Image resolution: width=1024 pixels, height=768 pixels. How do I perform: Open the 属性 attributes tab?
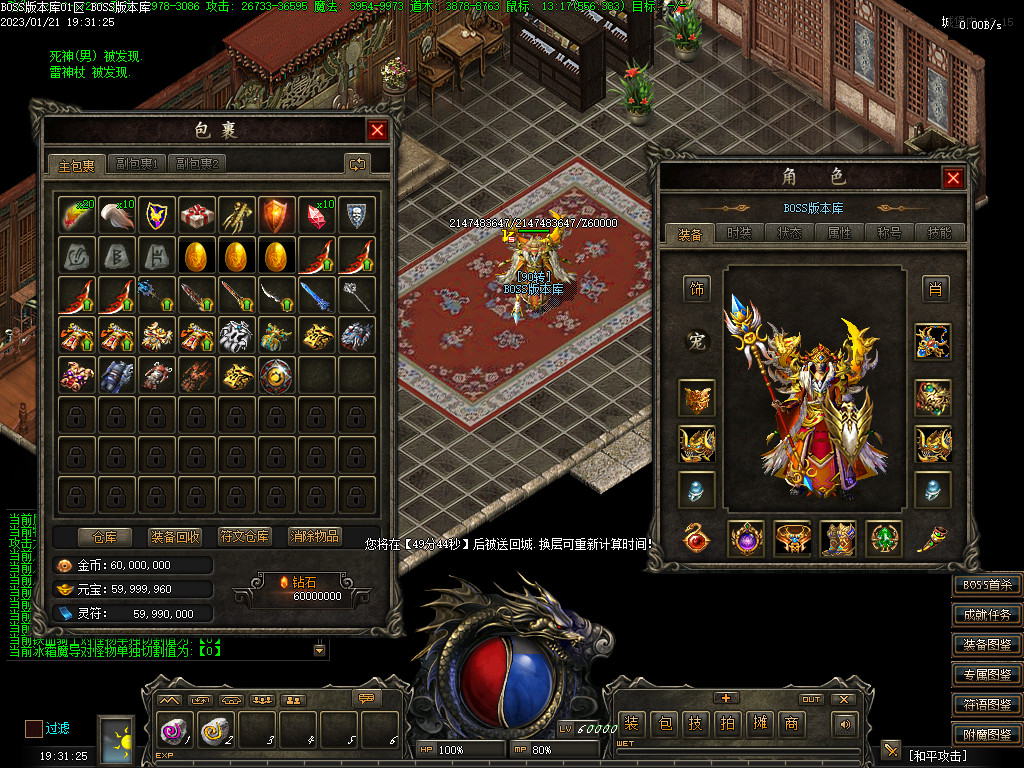pos(840,233)
